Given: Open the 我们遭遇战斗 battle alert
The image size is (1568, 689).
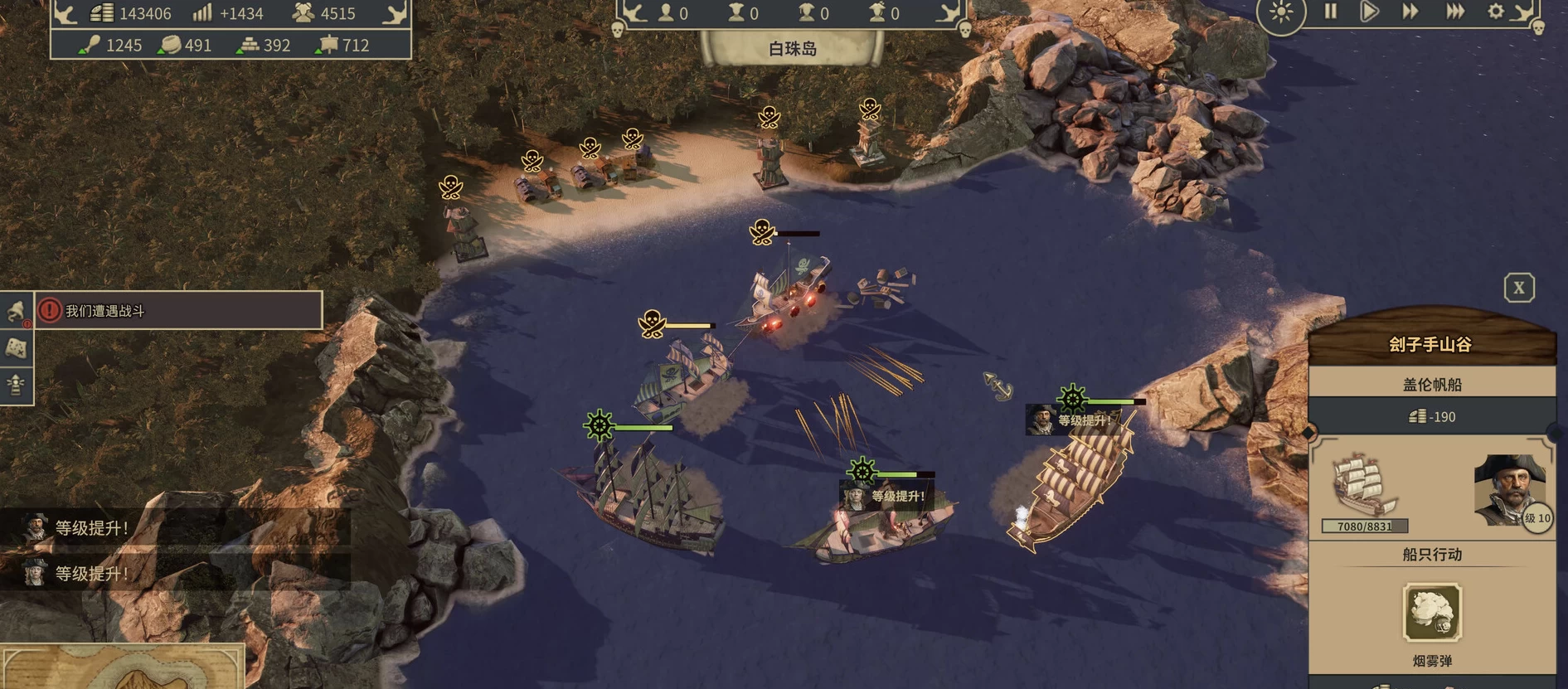Looking at the screenshot, I should coord(178,311).
